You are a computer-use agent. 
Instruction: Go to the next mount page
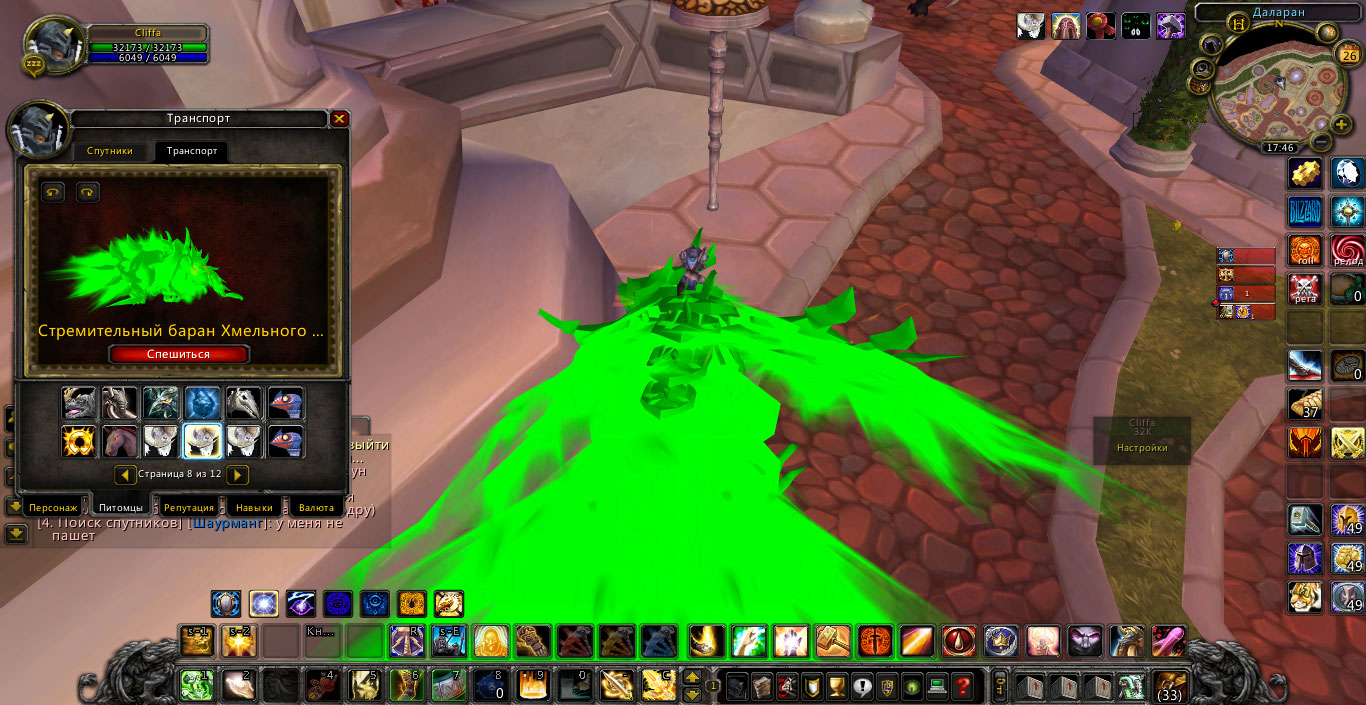[x=237, y=474]
